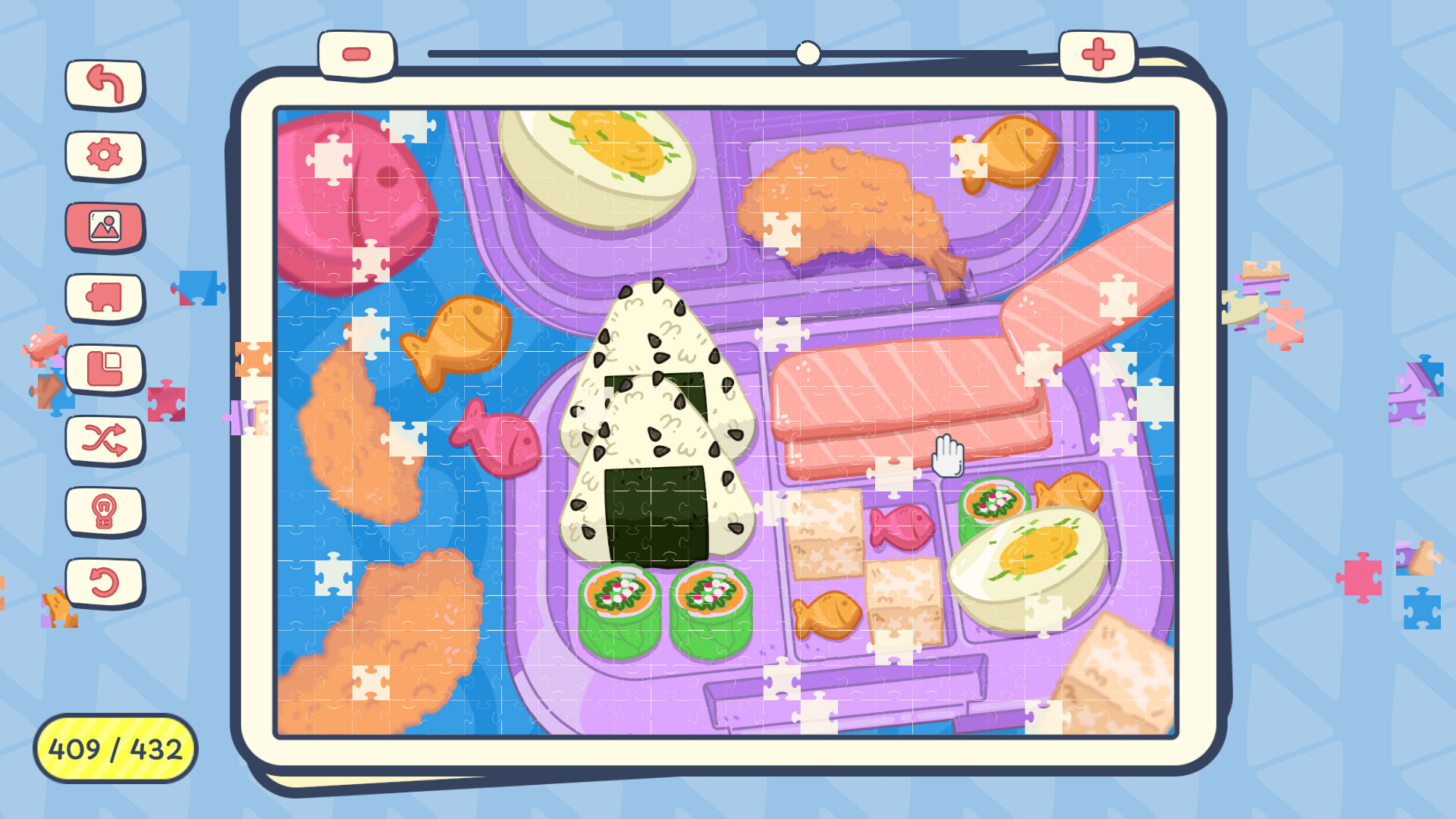Click the empty piece gap on the shrimp tempura

(x=781, y=231)
